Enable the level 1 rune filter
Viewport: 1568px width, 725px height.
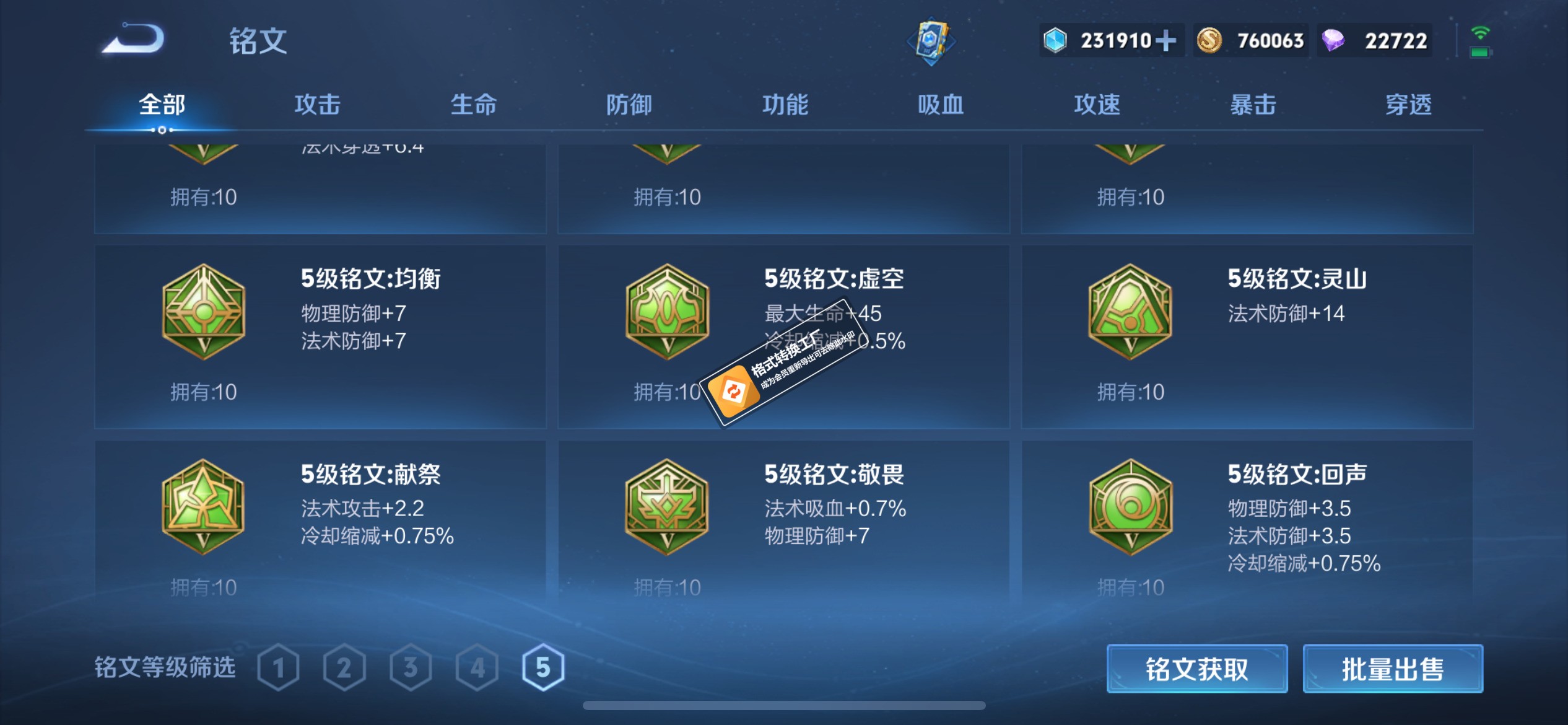coord(280,667)
